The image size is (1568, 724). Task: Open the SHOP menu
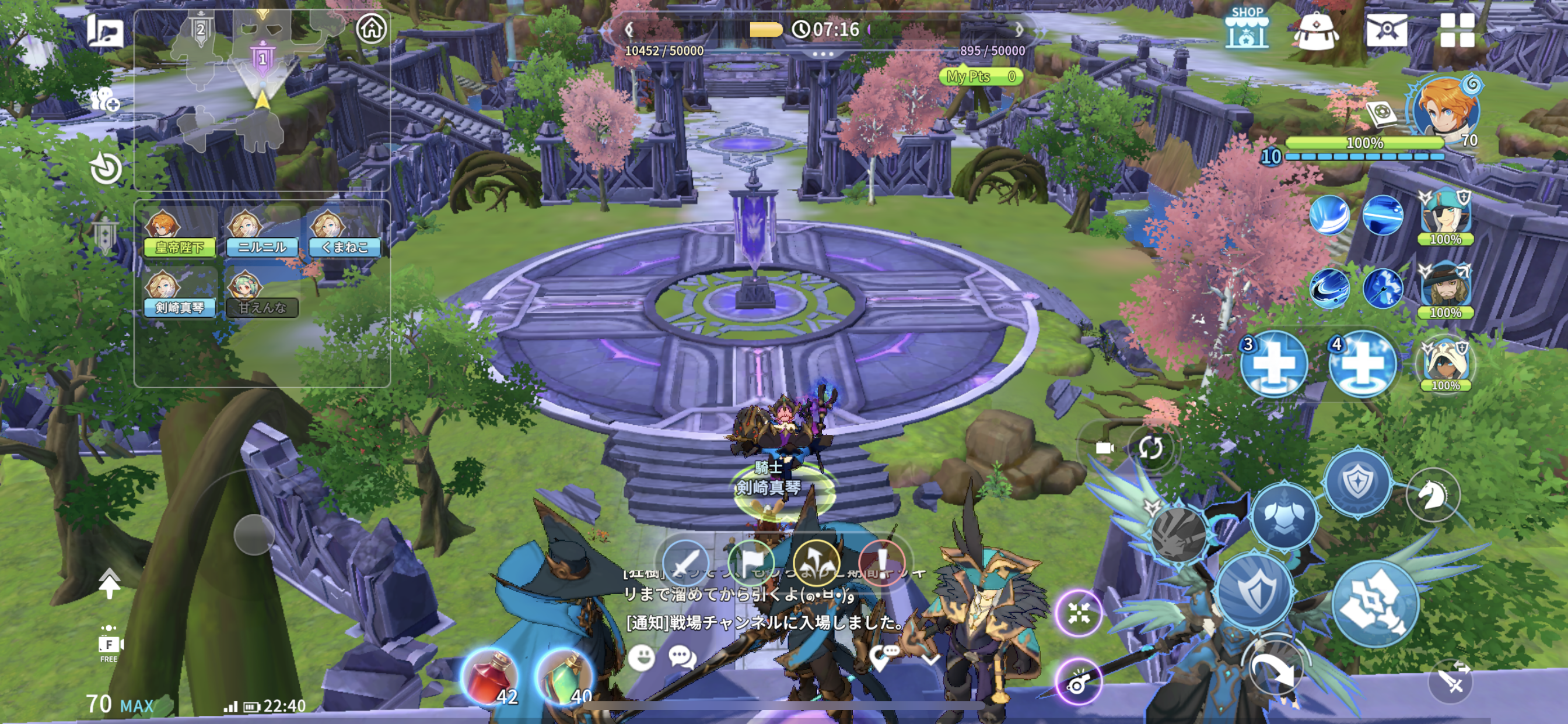(1247, 29)
